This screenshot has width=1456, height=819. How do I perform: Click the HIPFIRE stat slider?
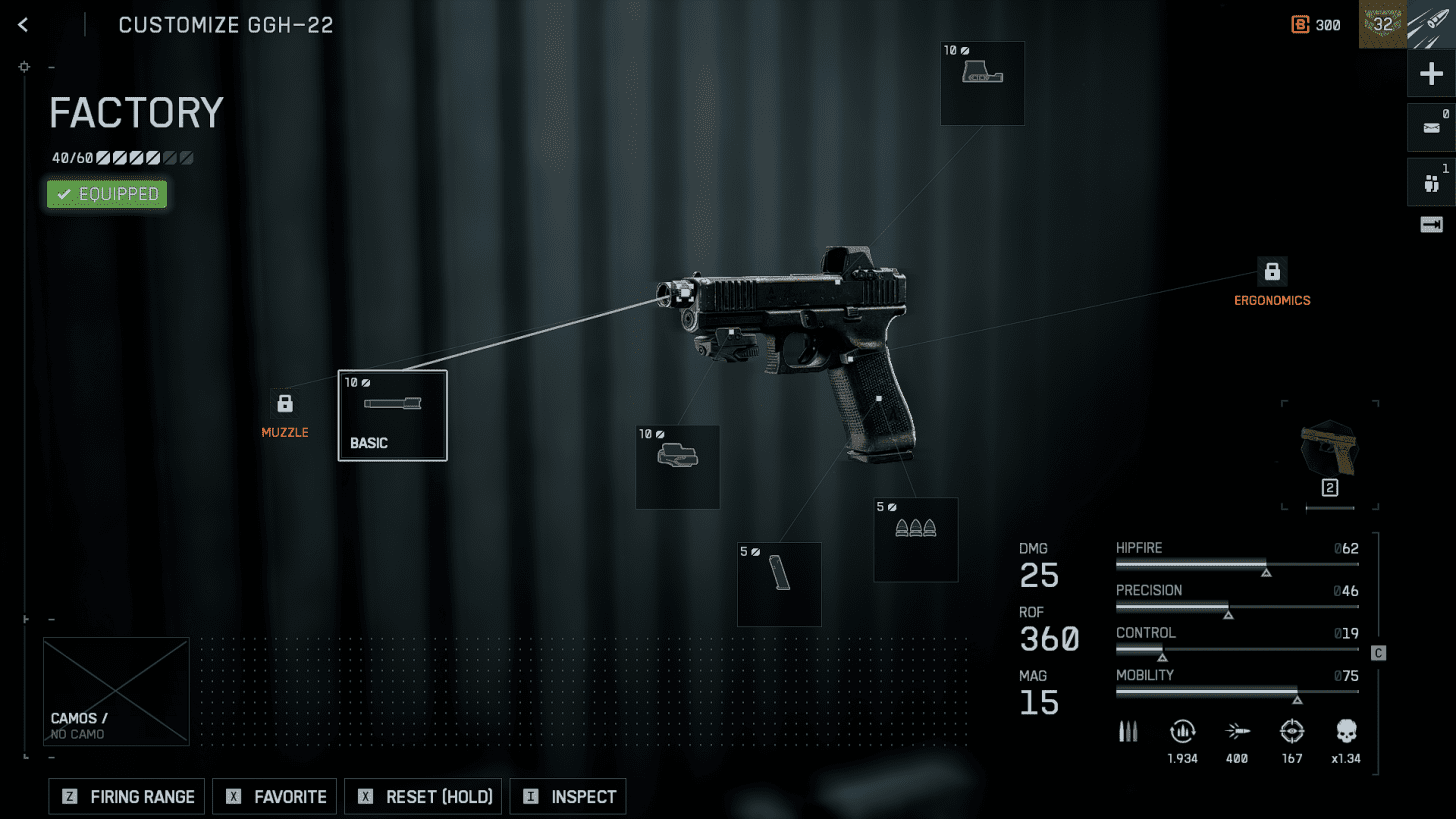pyautogui.click(x=1237, y=566)
